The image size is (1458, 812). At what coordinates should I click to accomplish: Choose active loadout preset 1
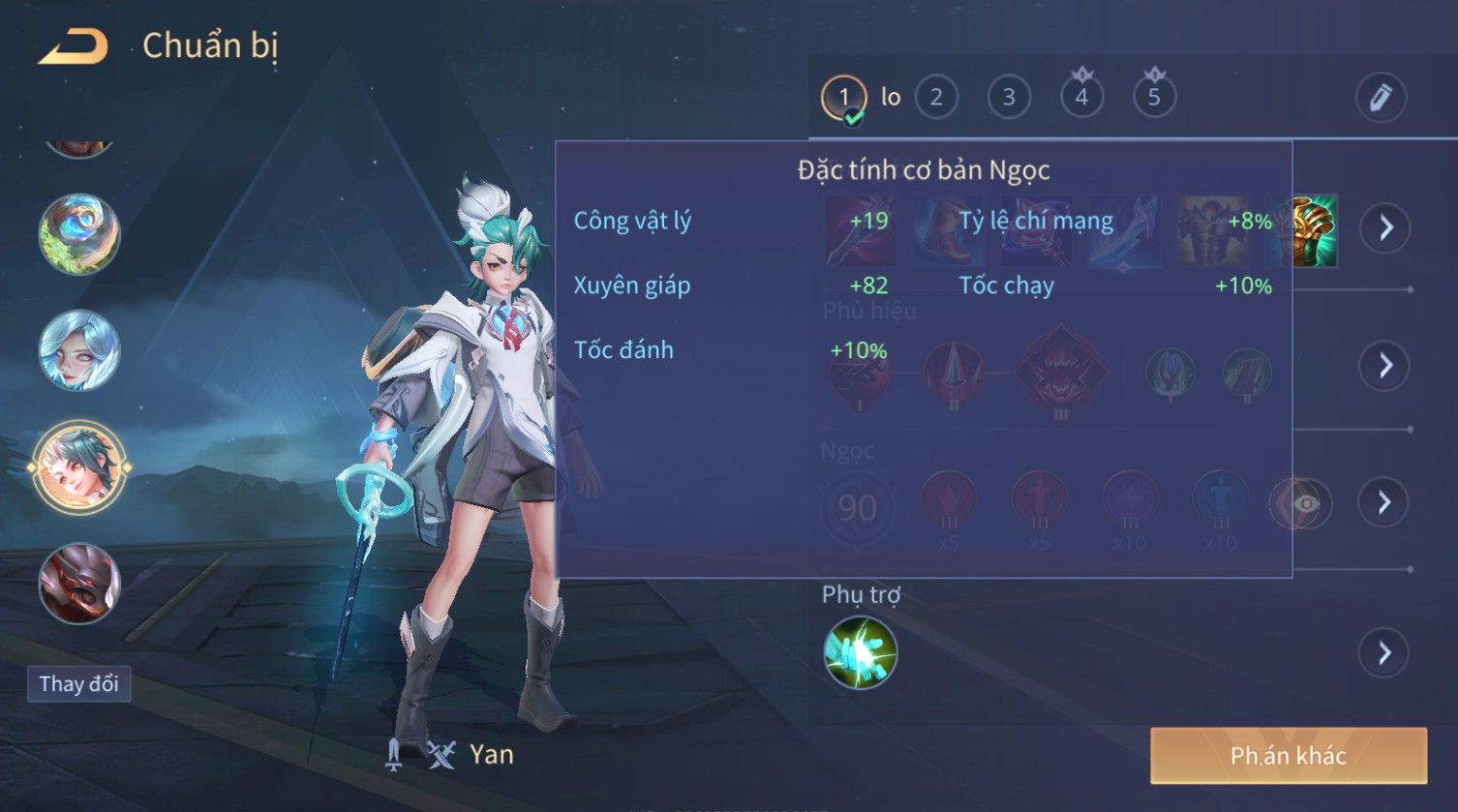click(843, 97)
